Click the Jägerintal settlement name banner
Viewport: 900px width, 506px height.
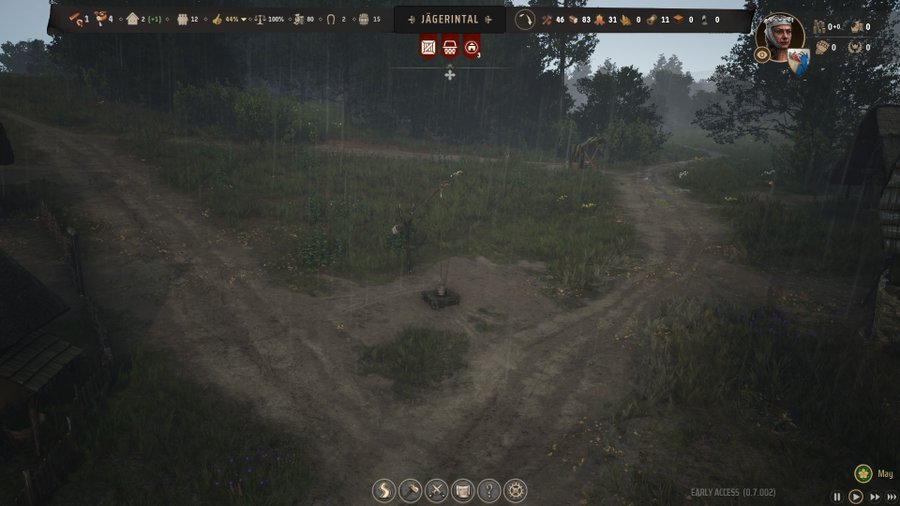pos(450,19)
